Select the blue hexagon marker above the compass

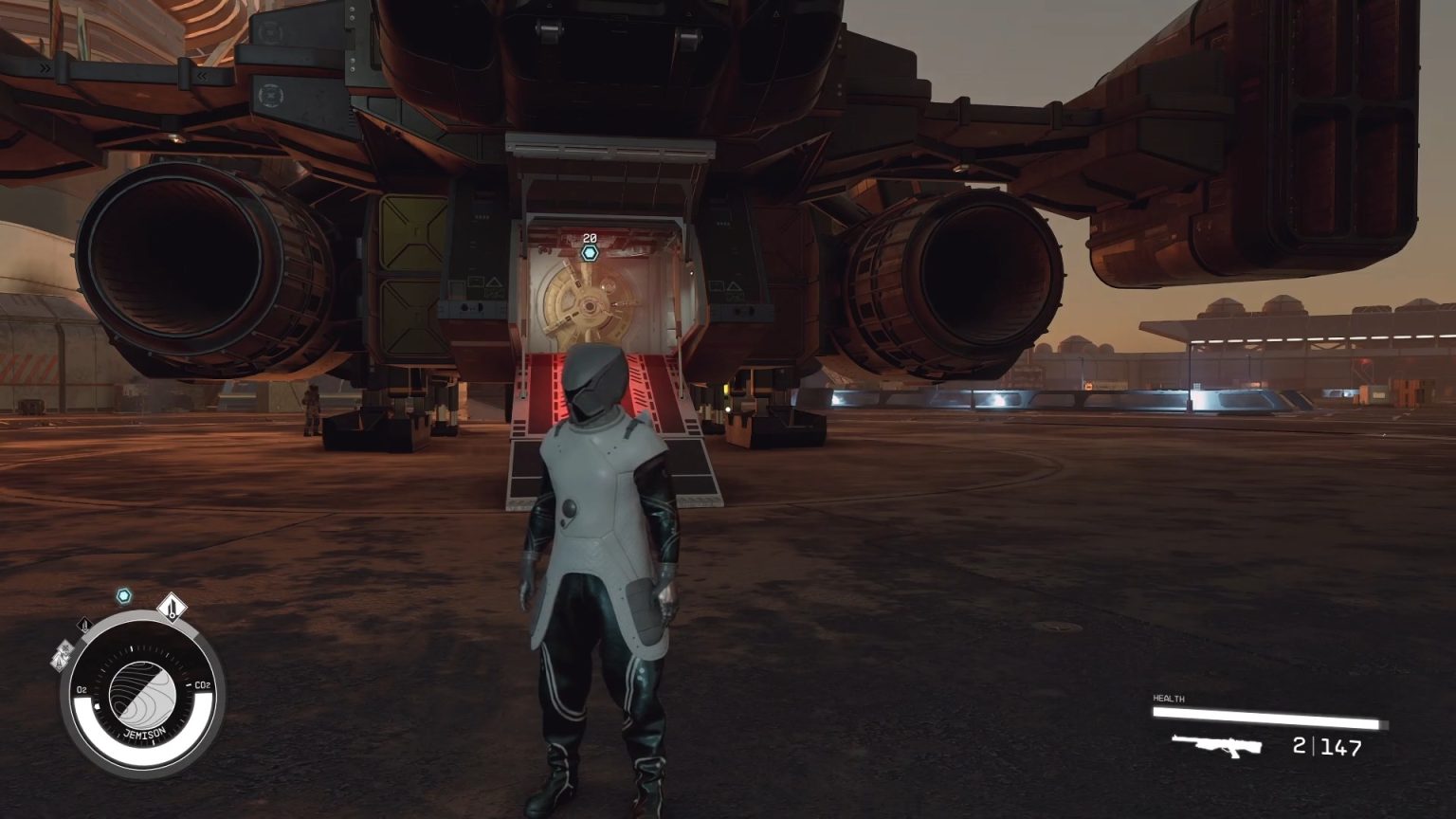[123, 596]
